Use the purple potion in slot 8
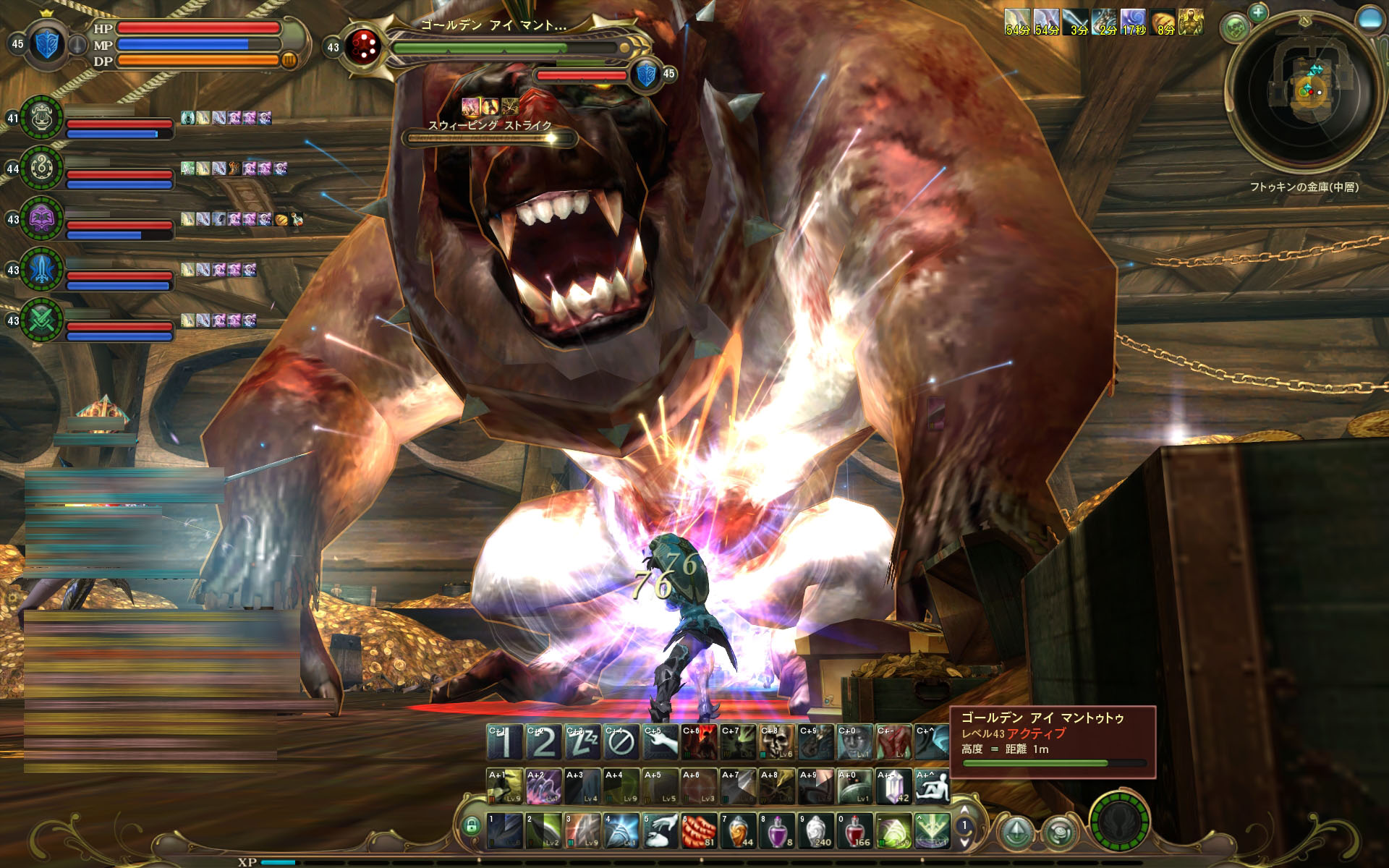This screenshot has width=1389, height=868. tap(777, 831)
